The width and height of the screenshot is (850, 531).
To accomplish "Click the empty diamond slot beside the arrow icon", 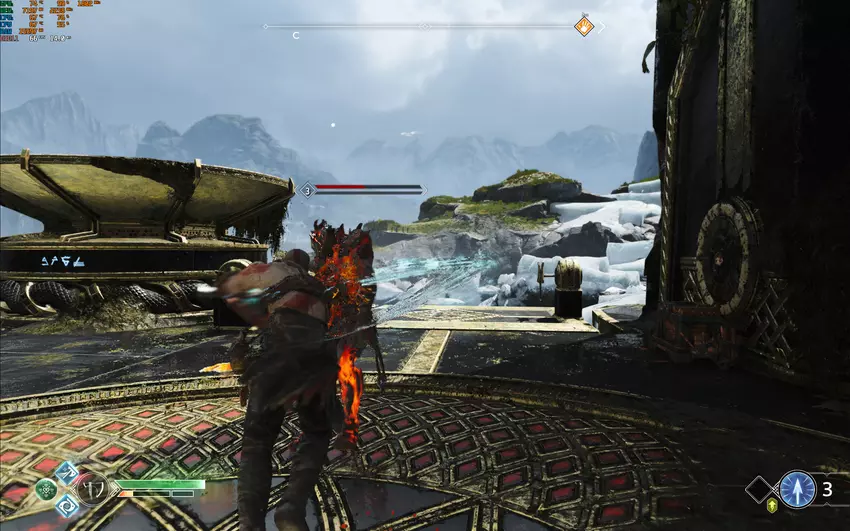I will tap(759, 489).
